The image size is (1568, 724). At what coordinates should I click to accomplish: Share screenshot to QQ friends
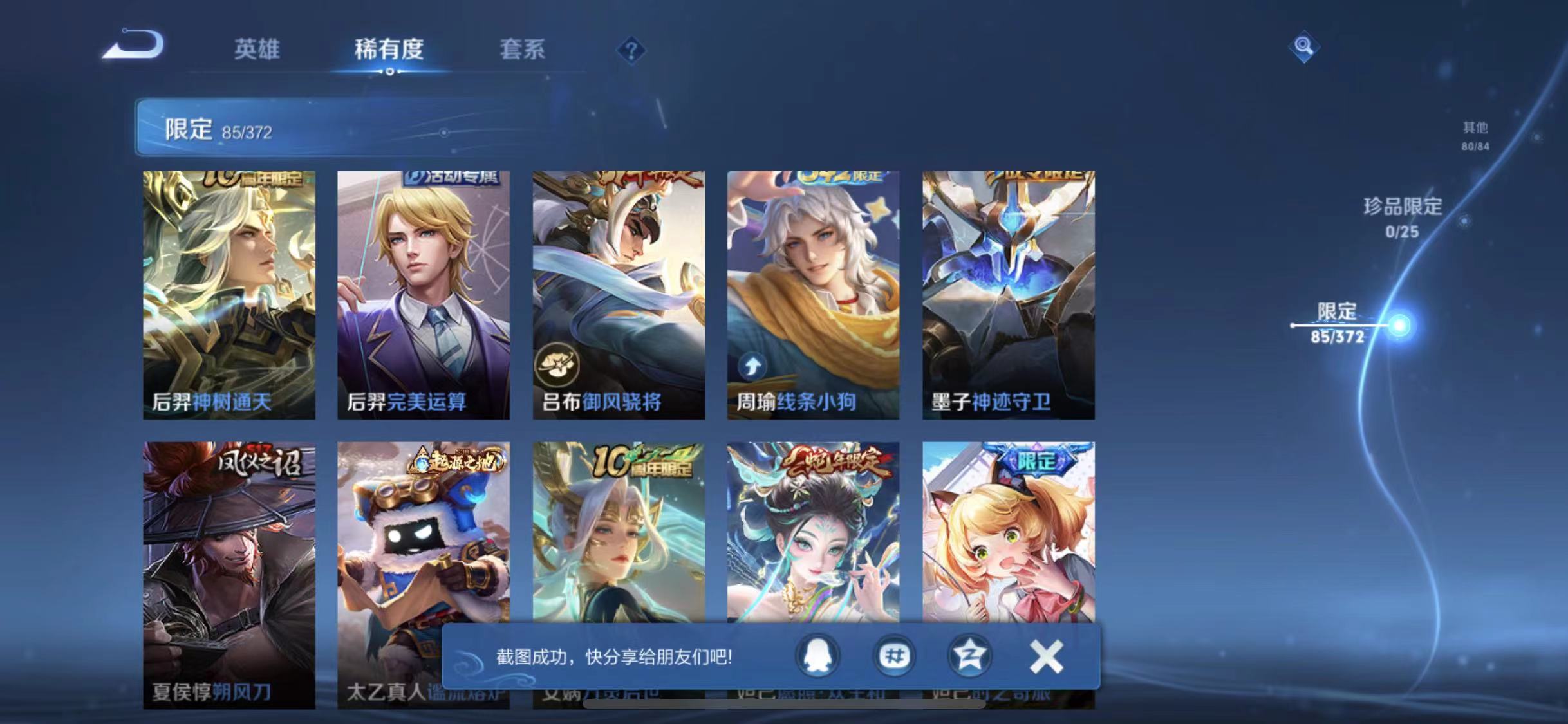pos(818,654)
